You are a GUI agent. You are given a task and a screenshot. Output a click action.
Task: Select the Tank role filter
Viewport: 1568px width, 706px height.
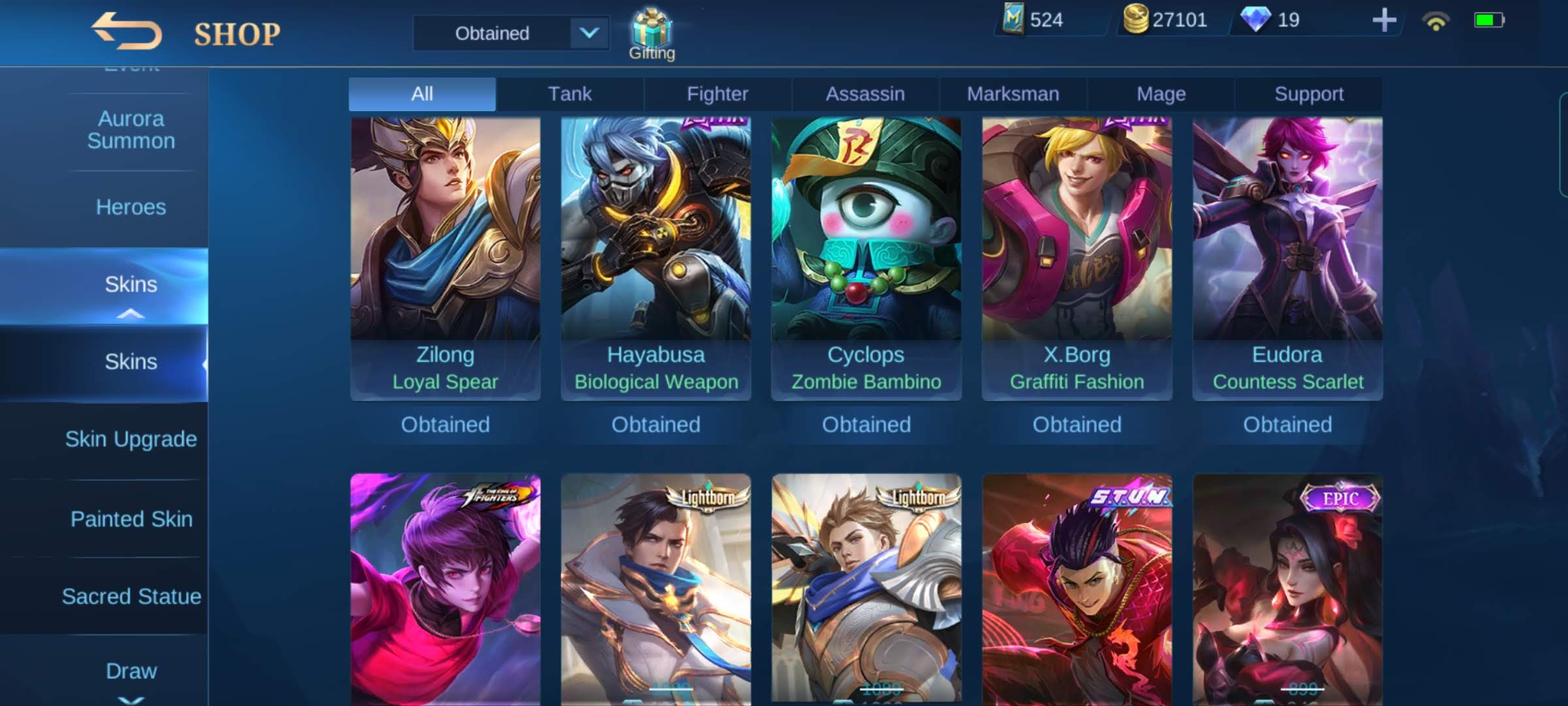click(570, 93)
